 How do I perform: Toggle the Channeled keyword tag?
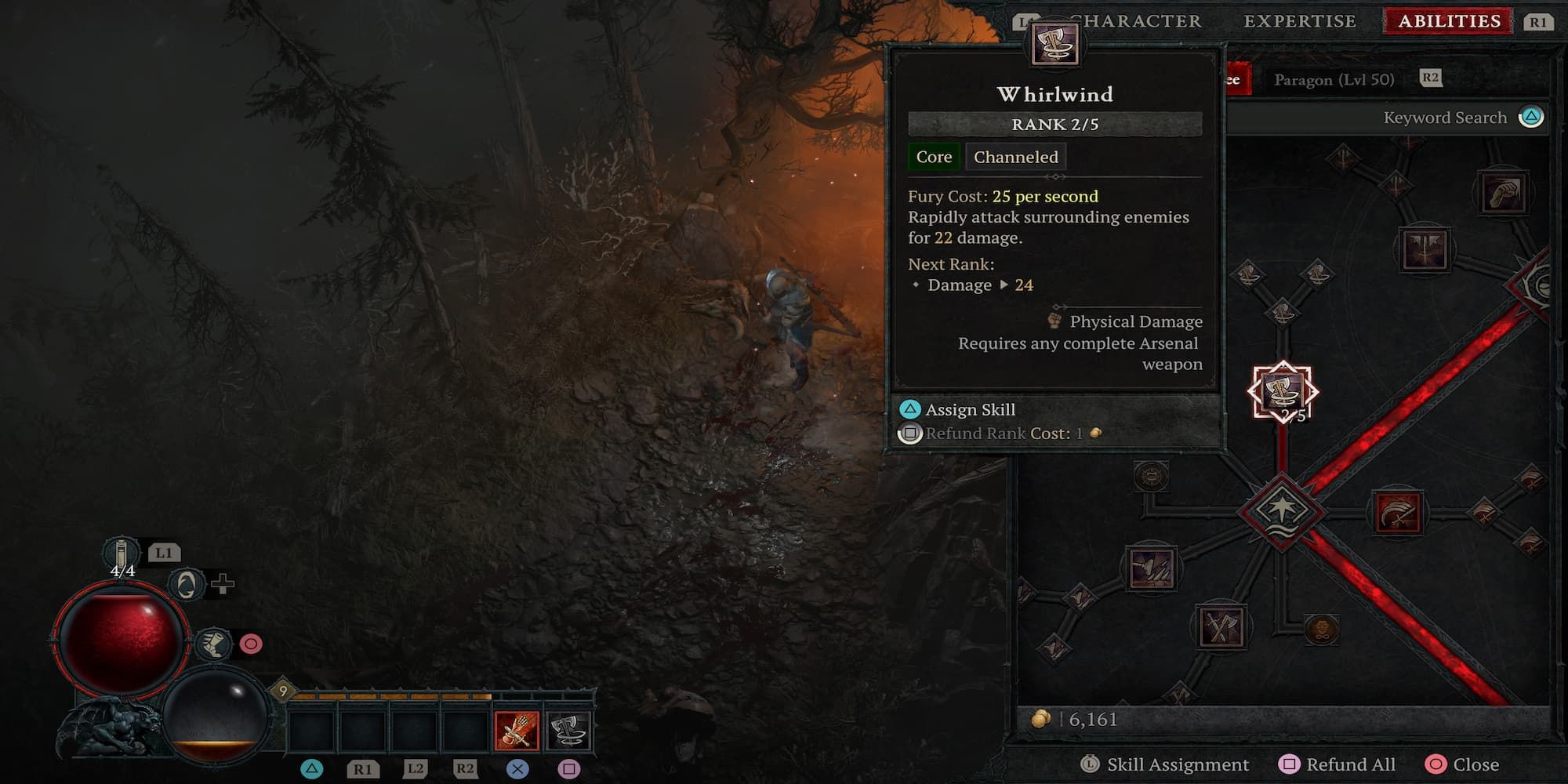[1014, 157]
